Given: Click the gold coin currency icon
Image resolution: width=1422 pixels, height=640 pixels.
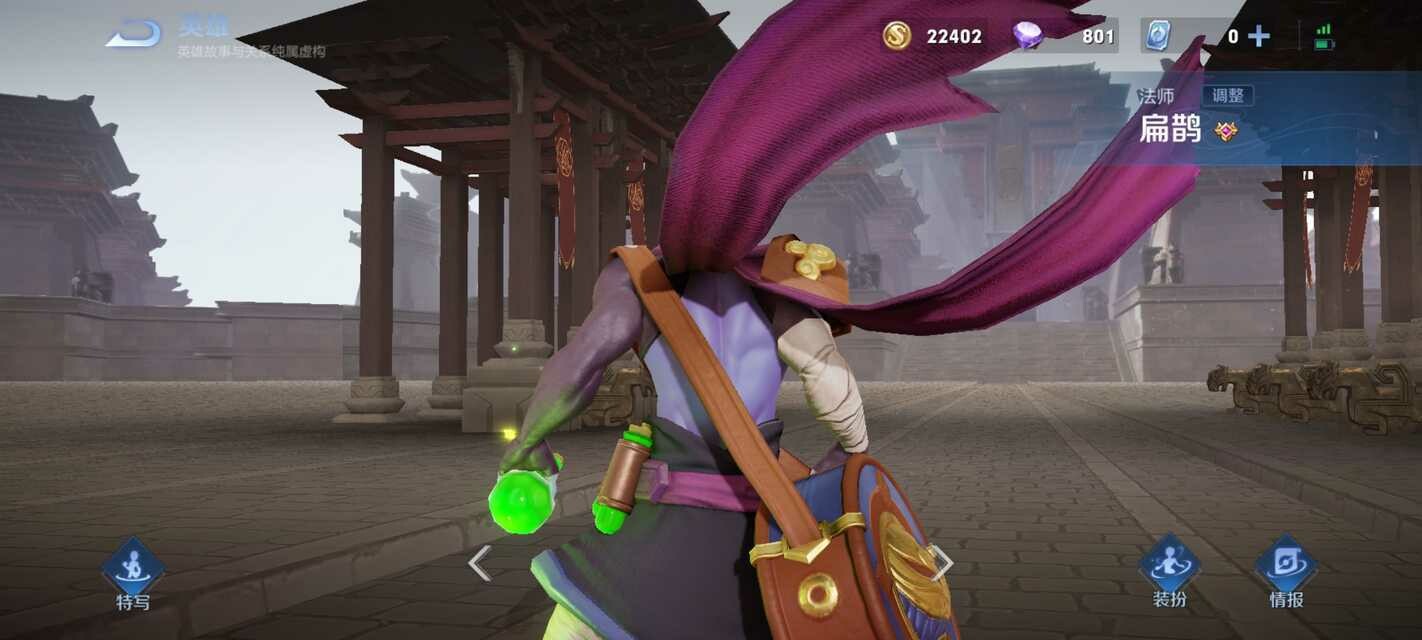Looking at the screenshot, I should (897, 36).
